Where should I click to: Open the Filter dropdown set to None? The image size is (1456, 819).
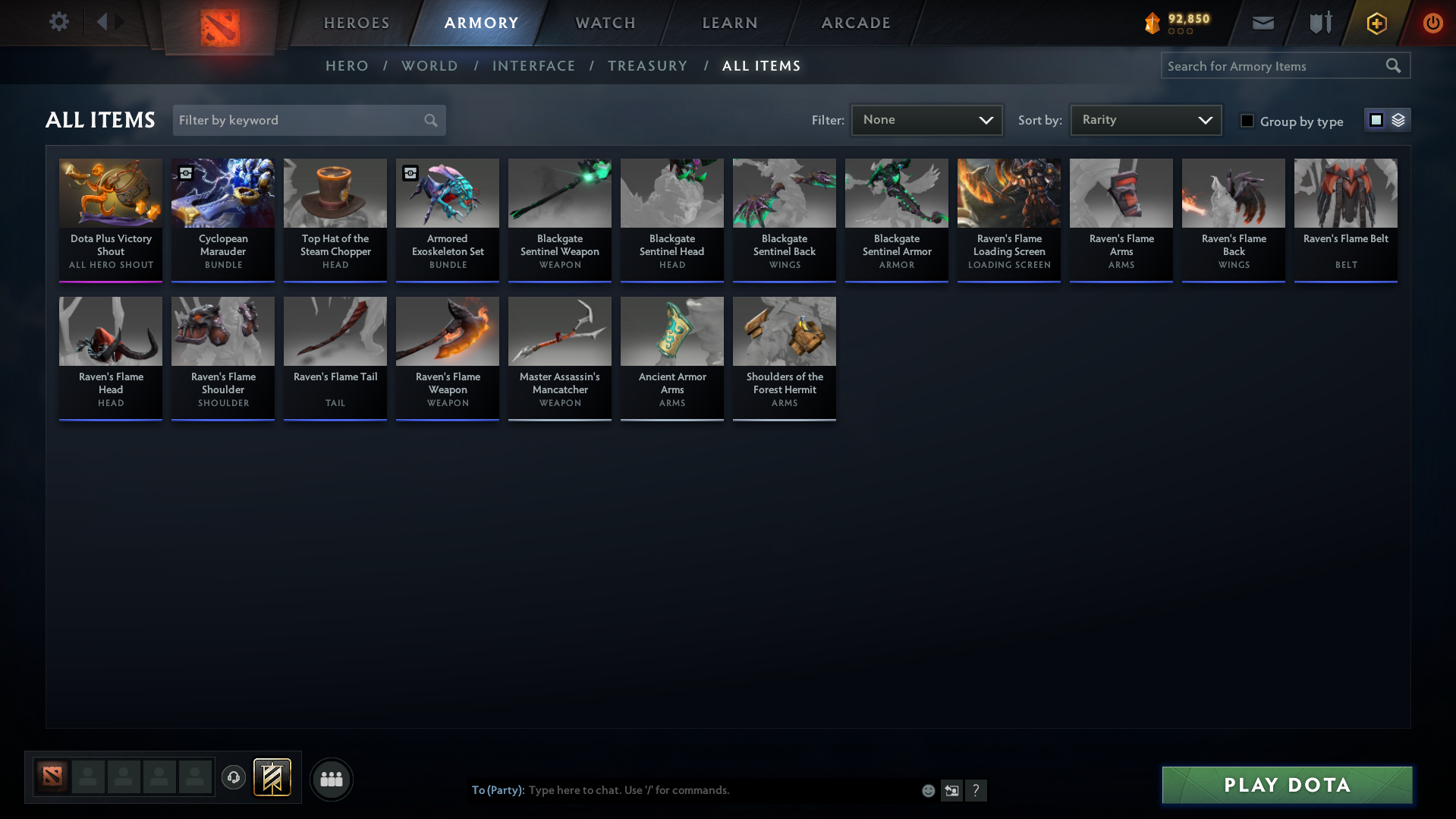pos(926,119)
